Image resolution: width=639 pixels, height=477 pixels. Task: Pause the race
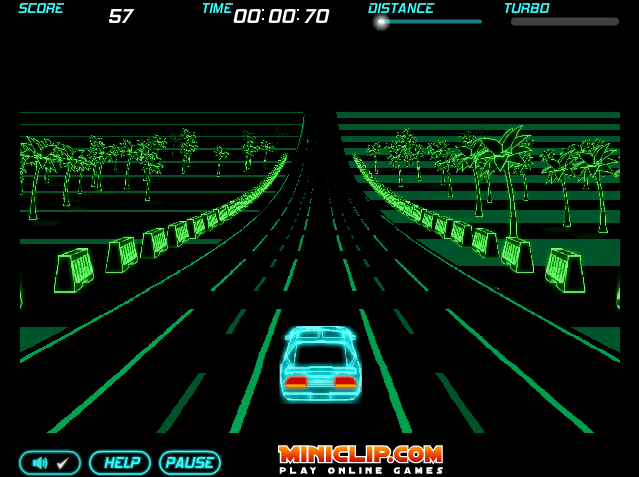coord(190,463)
